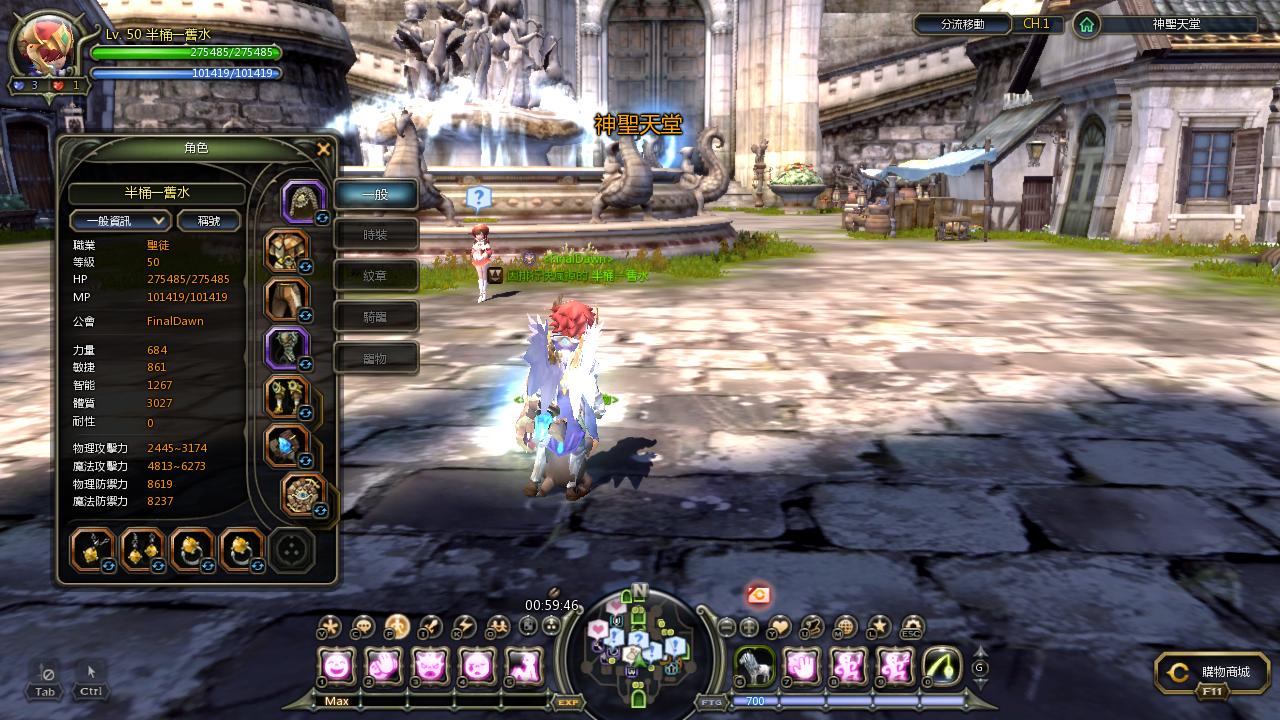The image size is (1280, 720).
Task: Select the round eye shield slot
Action: click(302, 495)
